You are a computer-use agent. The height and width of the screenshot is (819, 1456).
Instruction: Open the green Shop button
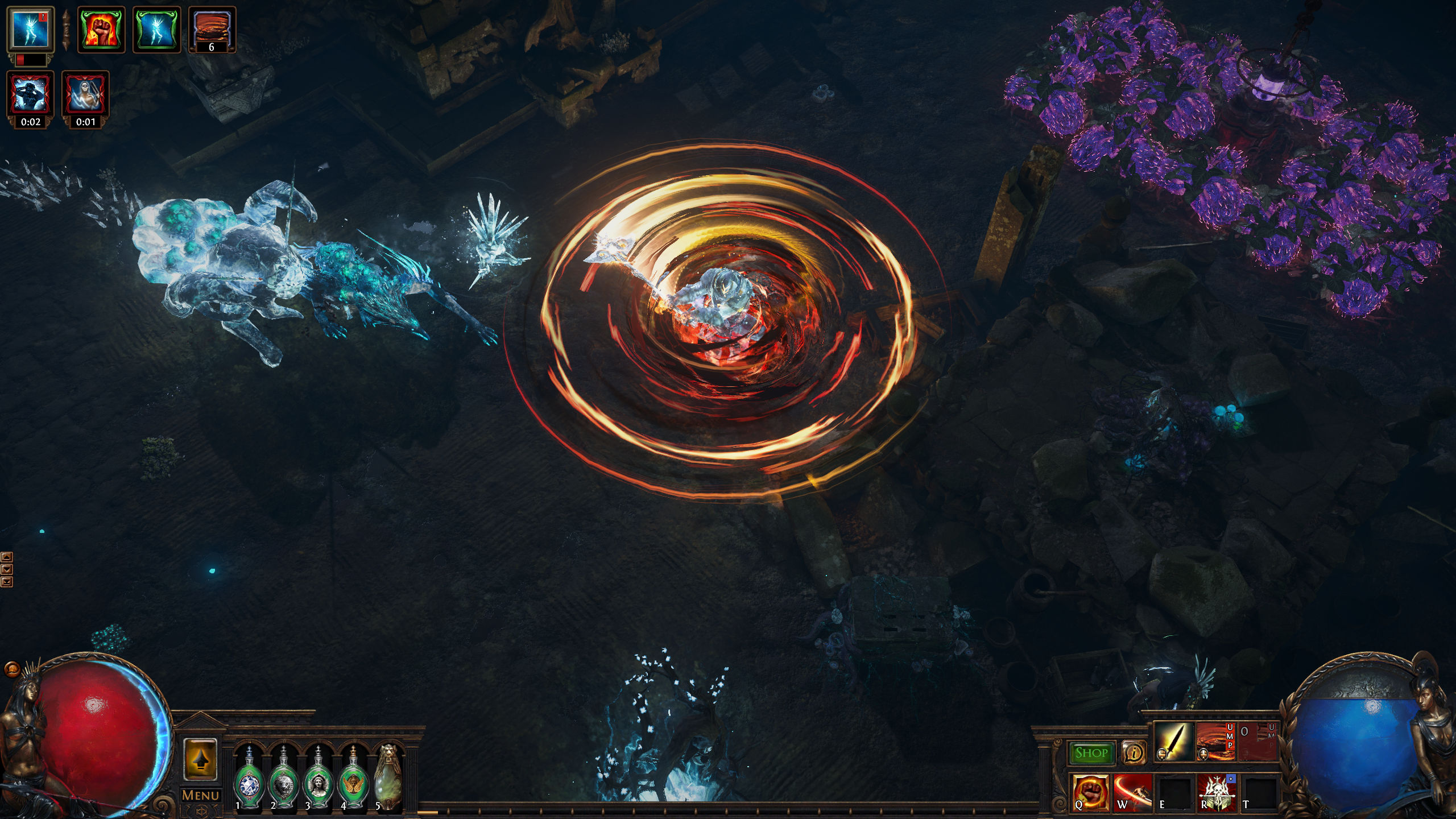point(1091,753)
